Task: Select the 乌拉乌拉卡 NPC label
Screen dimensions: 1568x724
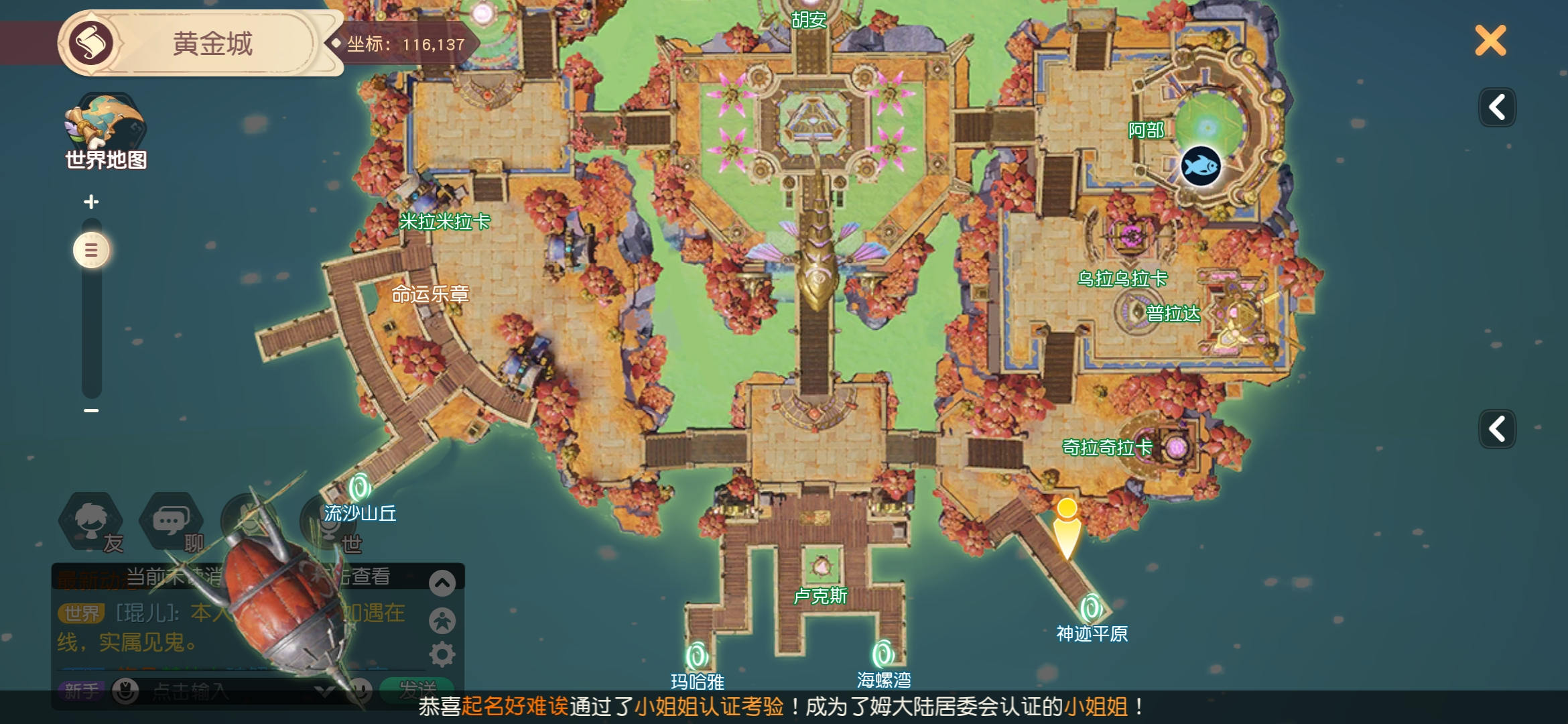Action: [x=1122, y=278]
